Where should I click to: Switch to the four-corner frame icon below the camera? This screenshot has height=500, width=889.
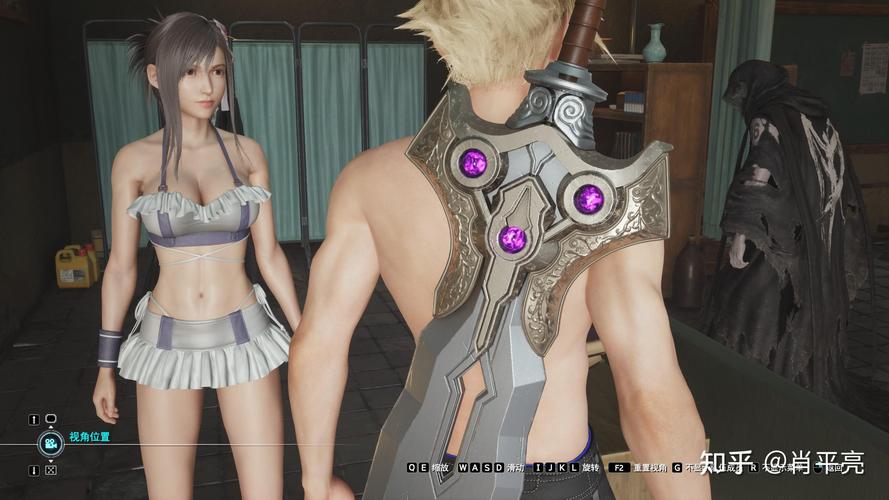[51, 470]
